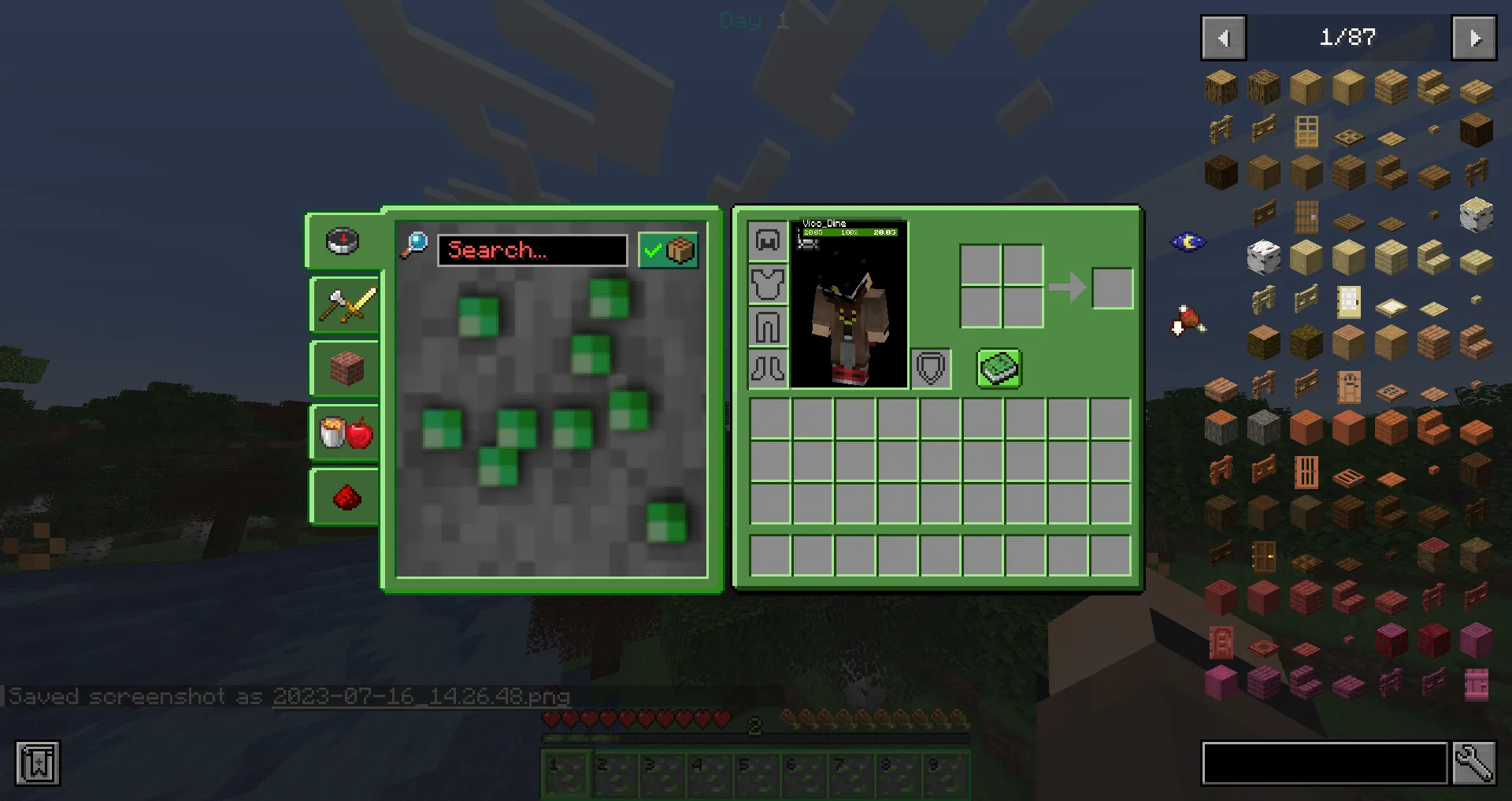The width and height of the screenshot is (1512, 801).
Task: Select the helmet armor slot icon
Action: click(768, 240)
